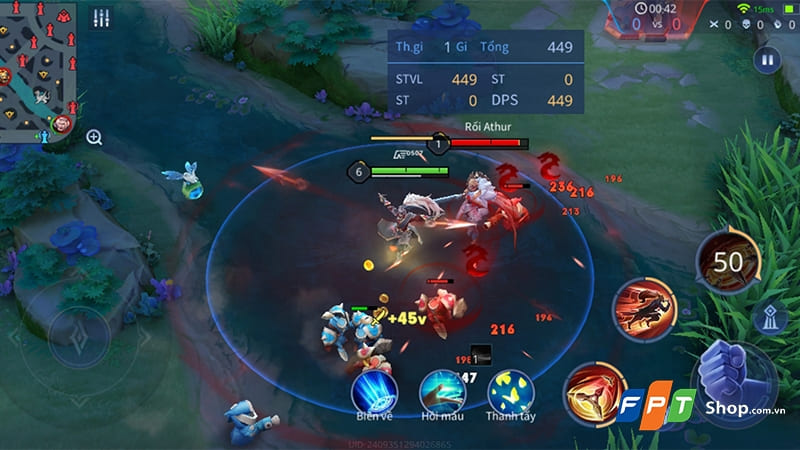The width and height of the screenshot is (800, 450).
Task: Click the magnifier zoom button beside minimap
Action: coord(94,137)
